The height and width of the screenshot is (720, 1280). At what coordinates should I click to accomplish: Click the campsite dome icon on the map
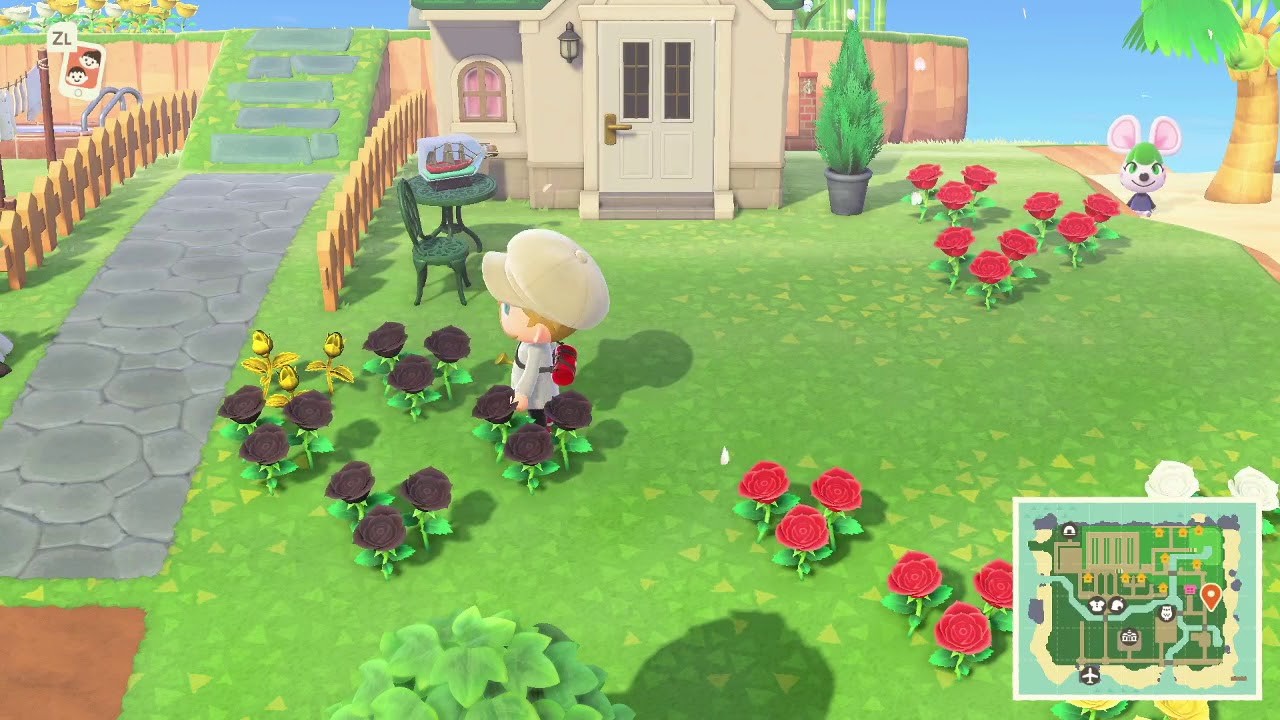(x=1069, y=530)
